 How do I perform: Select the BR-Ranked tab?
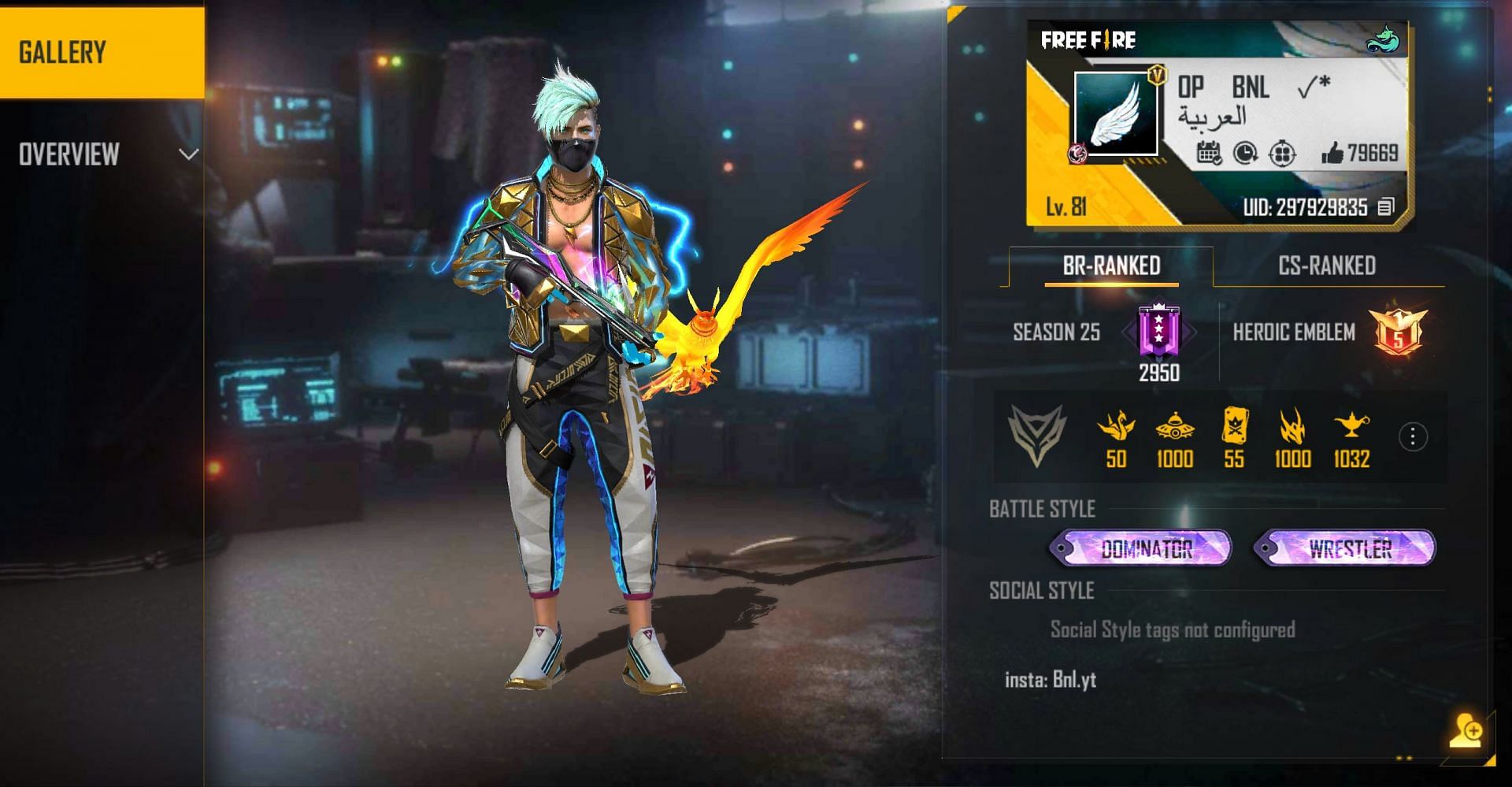click(x=1111, y=266)
